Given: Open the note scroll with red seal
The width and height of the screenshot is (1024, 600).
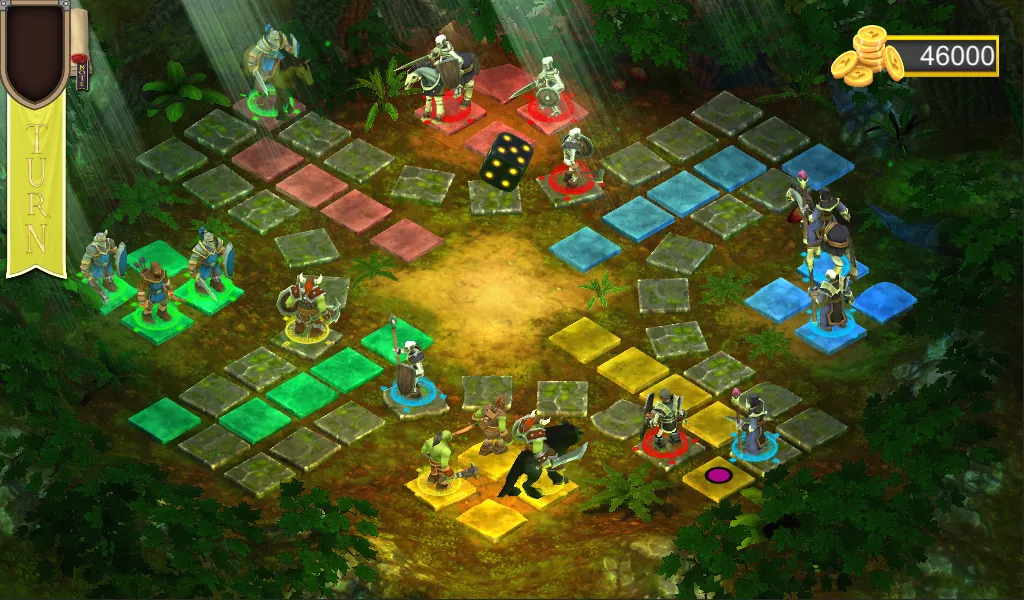Looking at the screenshot, I should coord(79,50).
